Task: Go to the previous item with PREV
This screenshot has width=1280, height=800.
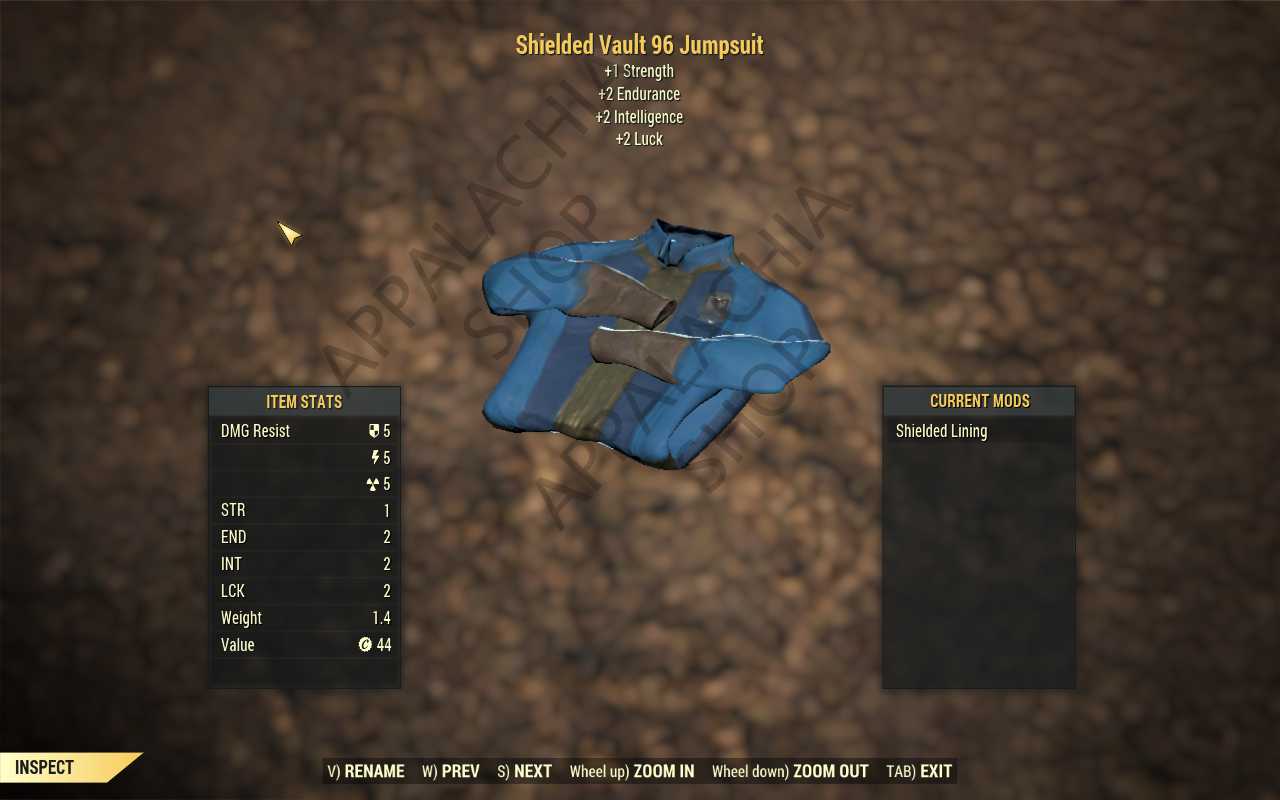Action: (x=450, y=771)
